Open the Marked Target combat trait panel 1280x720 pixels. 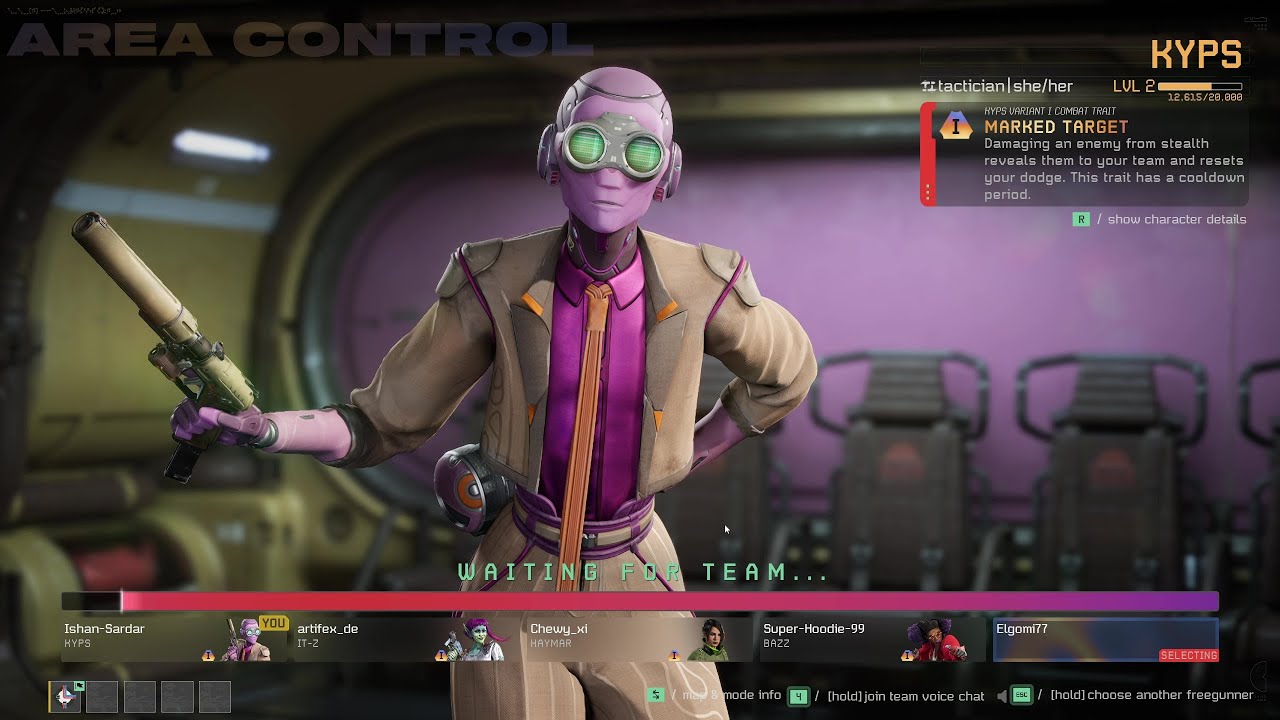click(1084, 155)
